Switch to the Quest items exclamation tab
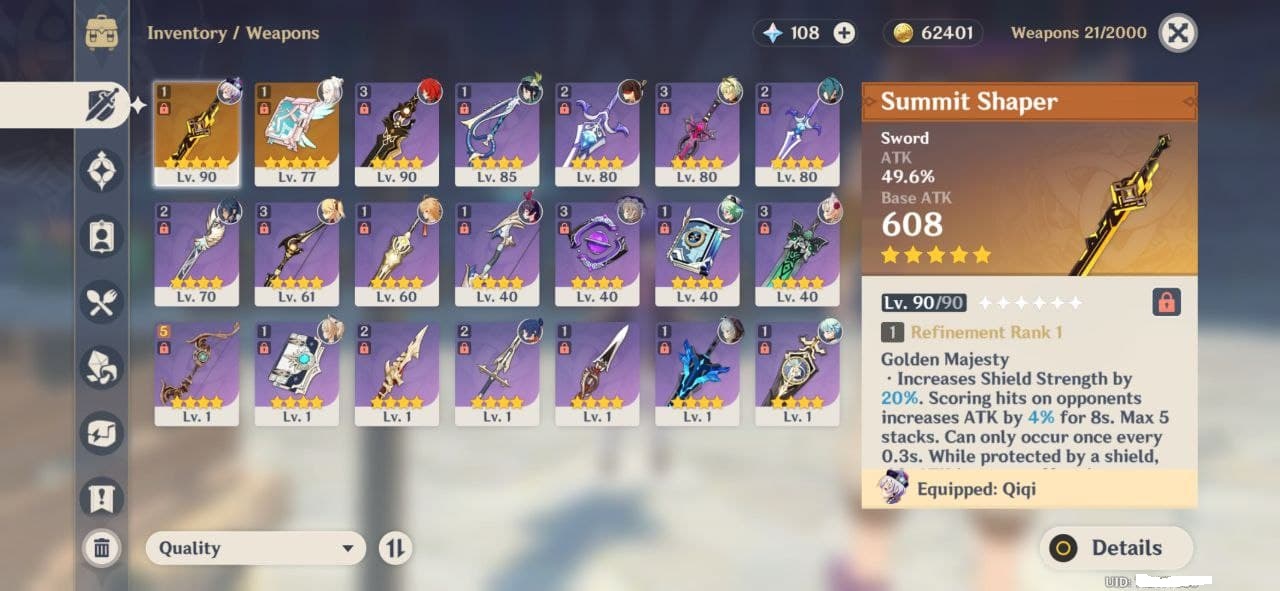 coord(102,497)
